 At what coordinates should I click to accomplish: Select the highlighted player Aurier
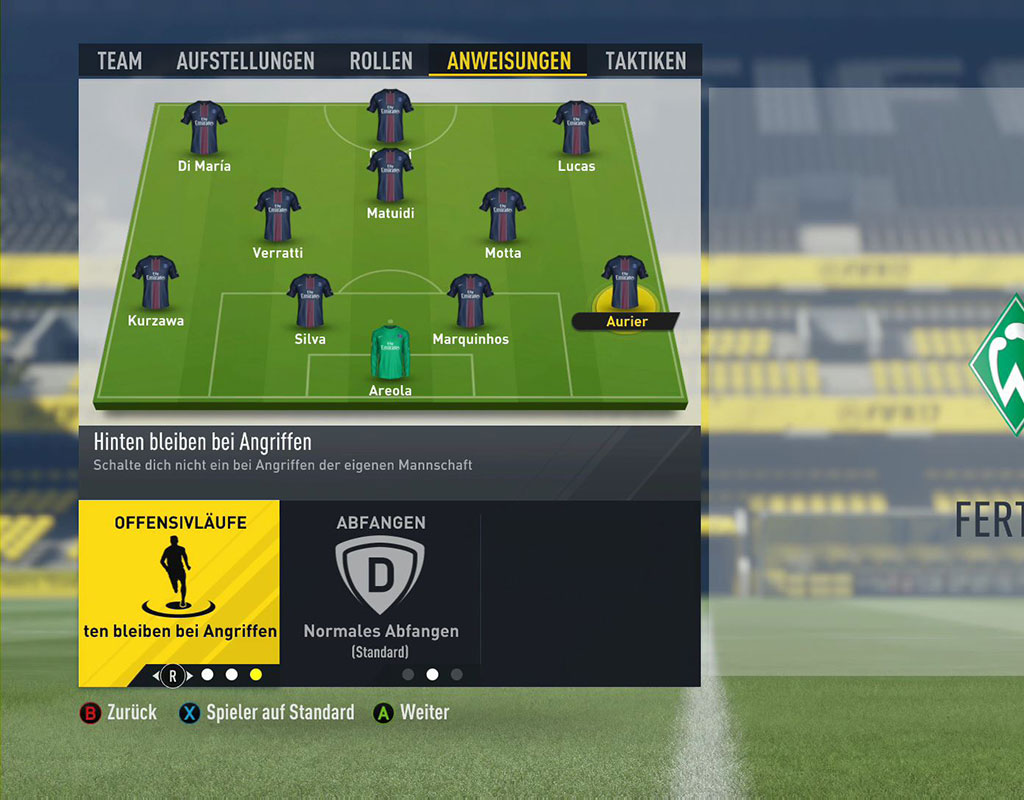625,285
